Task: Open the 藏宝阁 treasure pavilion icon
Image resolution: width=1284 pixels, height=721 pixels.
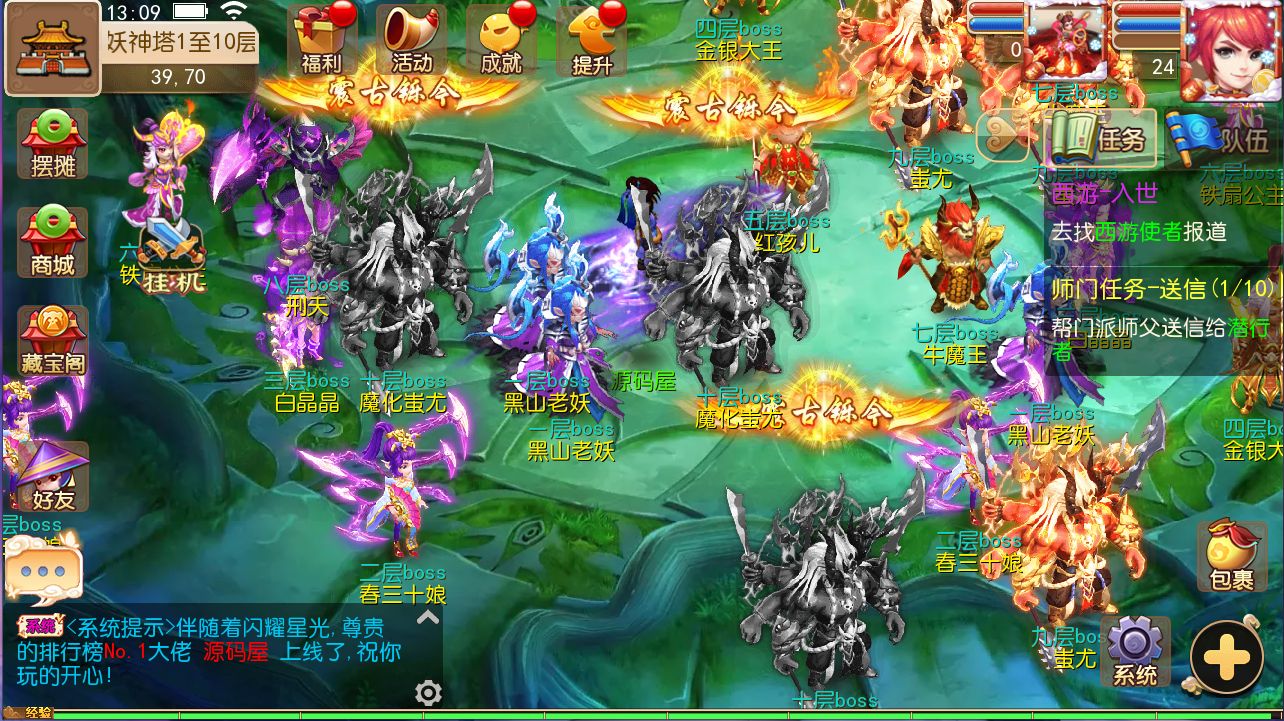Action: [52, 338]
